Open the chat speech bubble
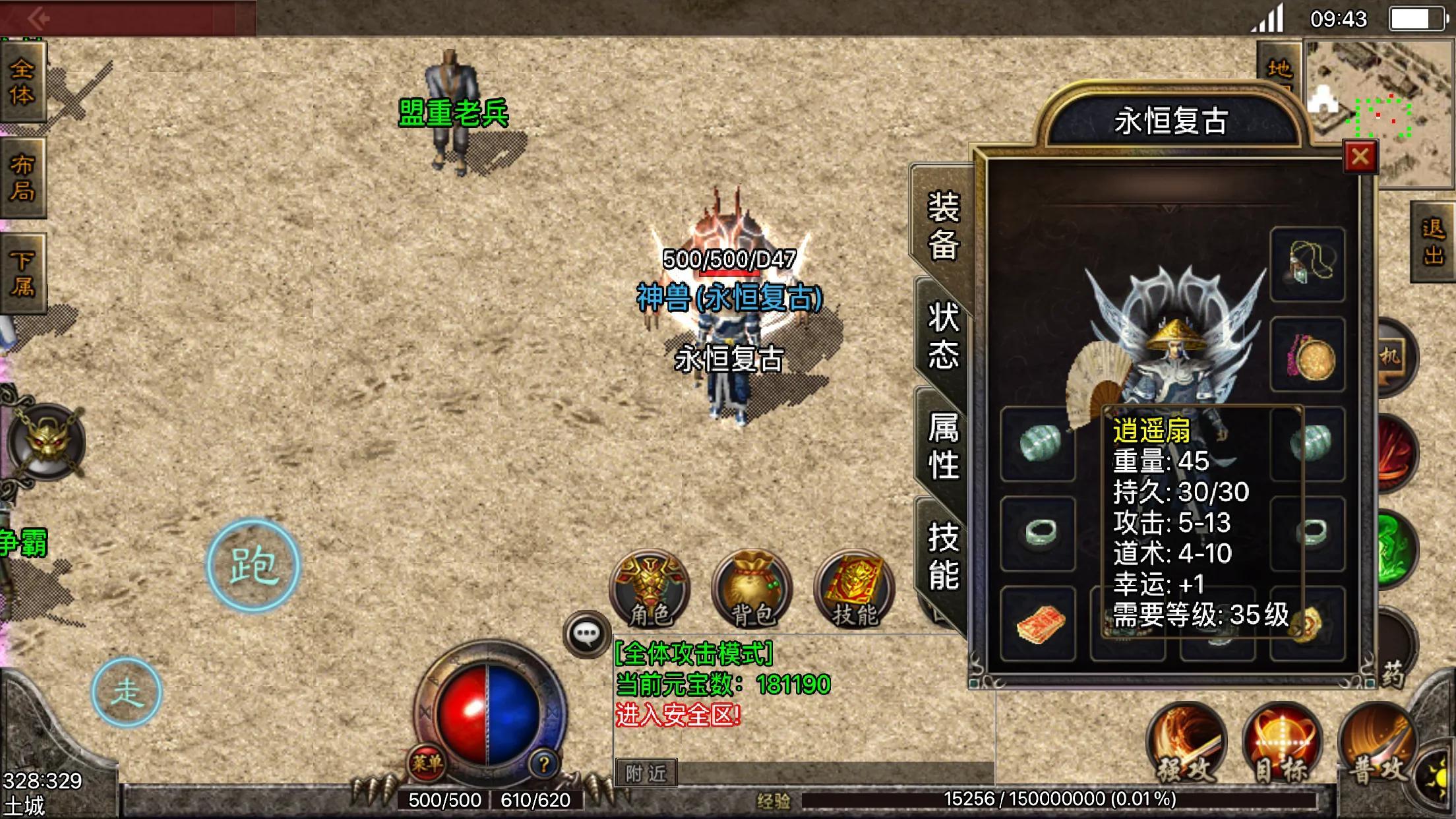The height and width of the screenshot is (819, 1456). coord(586,634)
